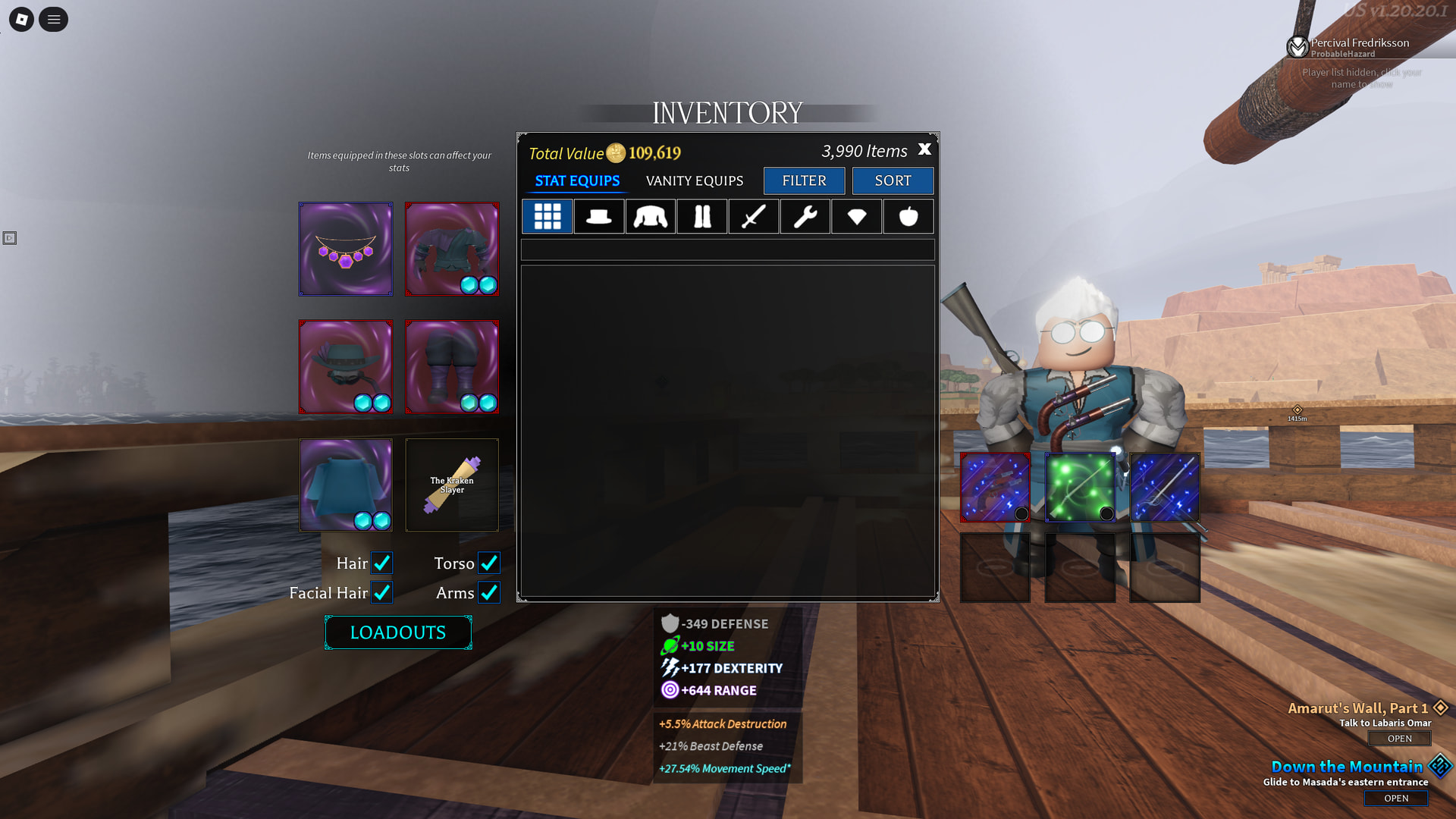The height and width of the screenshot is (819, 1456).
Task: Select the wrench tools filter icon
Action: click(805, 216)
